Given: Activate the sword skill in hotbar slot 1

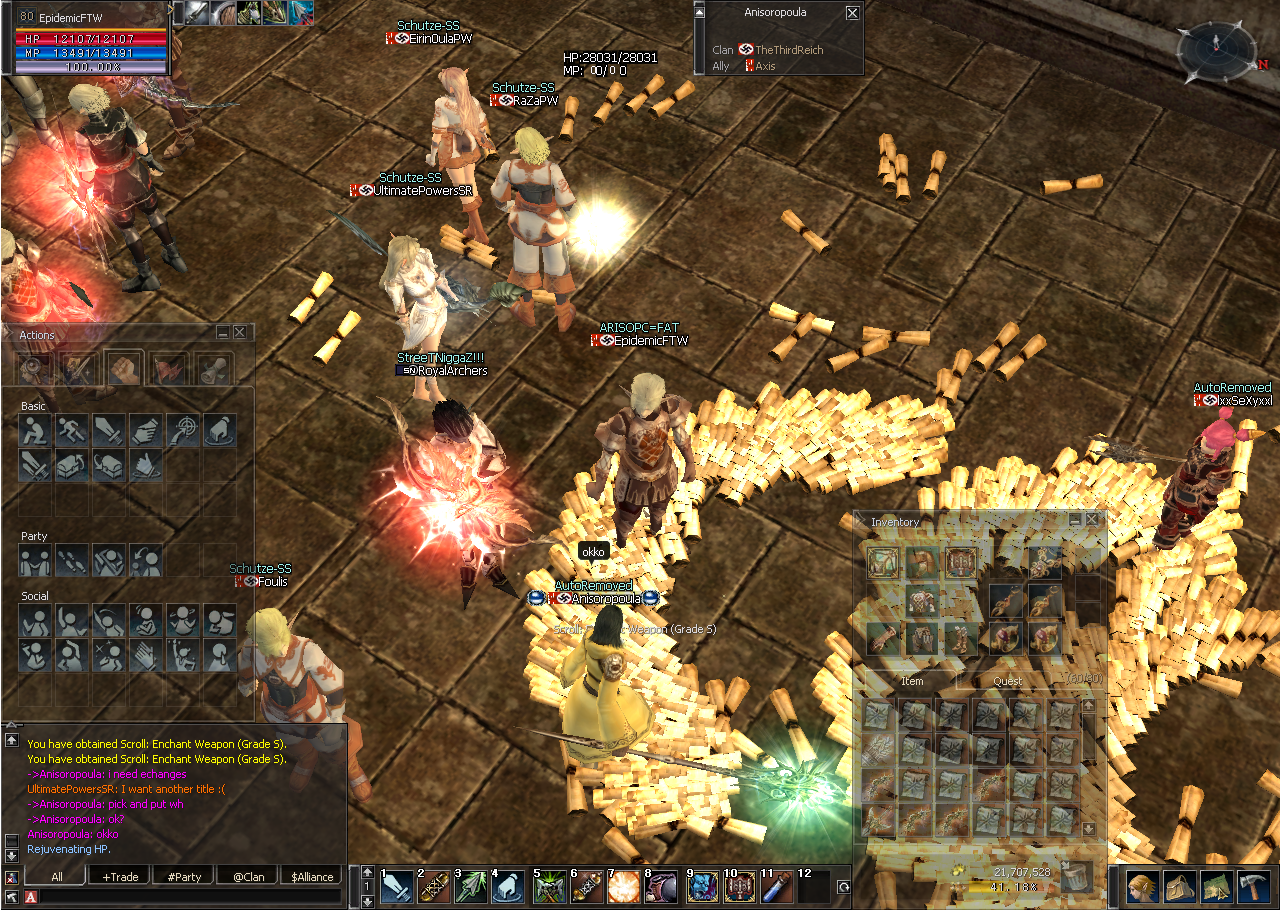Looking at the screenshot, I should pos(397,887).
